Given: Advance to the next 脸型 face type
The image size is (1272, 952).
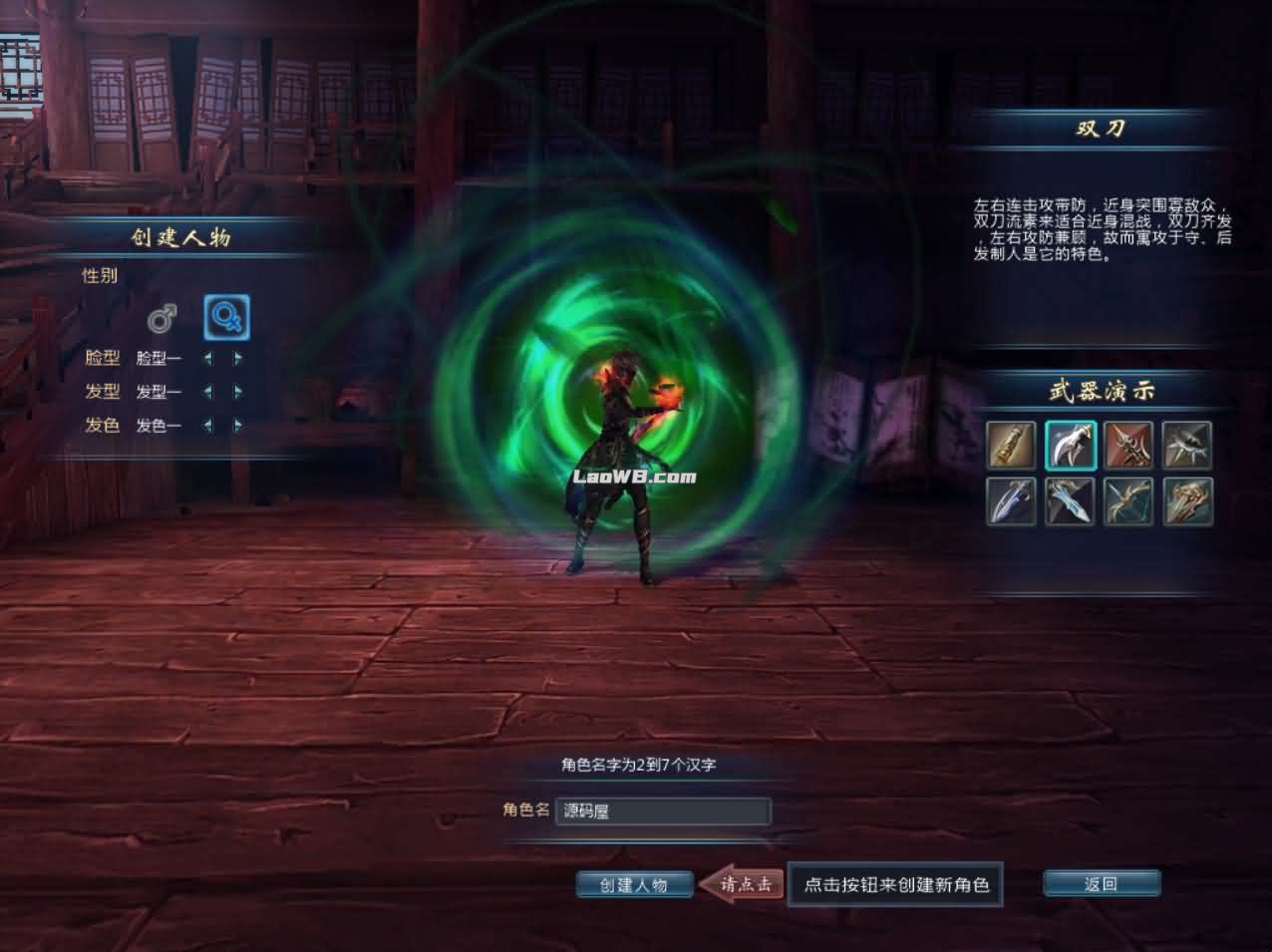Looking at the screenshot, I should pyautogui.click(x=238, y=358).
